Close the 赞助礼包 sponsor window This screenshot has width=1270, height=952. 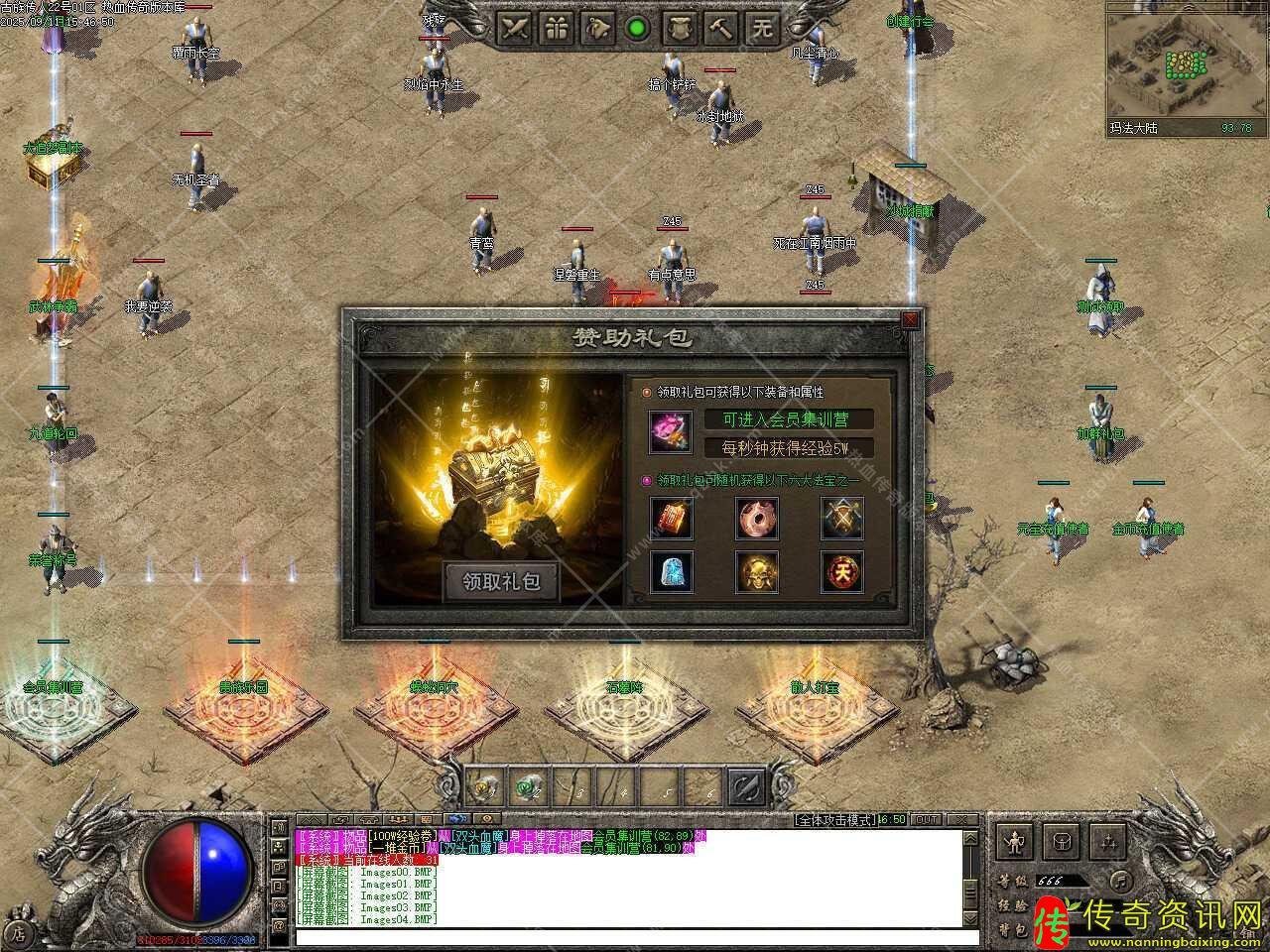(x=910, y=319)
